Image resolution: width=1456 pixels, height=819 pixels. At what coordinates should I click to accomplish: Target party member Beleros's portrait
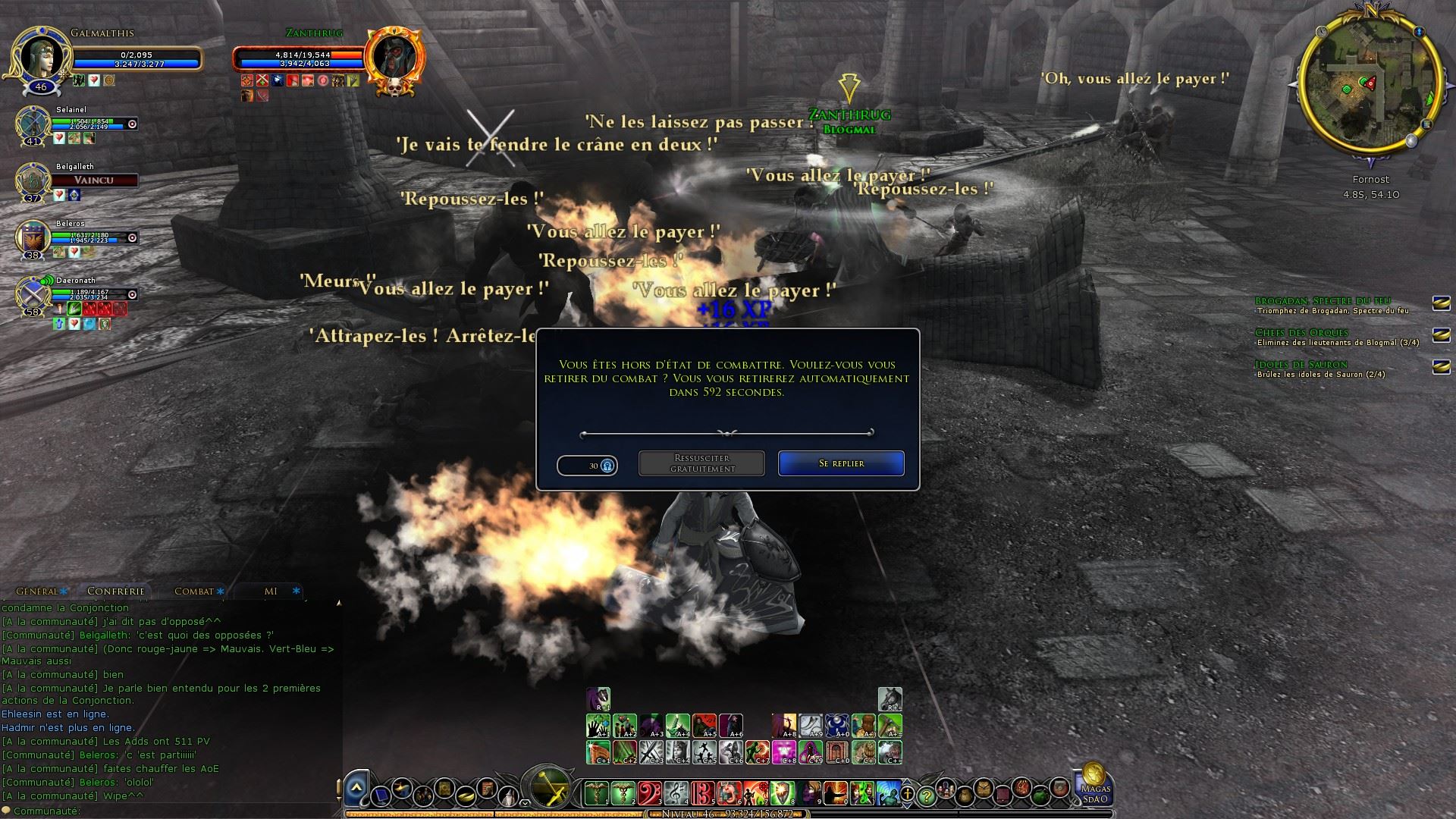pos(32,237)
